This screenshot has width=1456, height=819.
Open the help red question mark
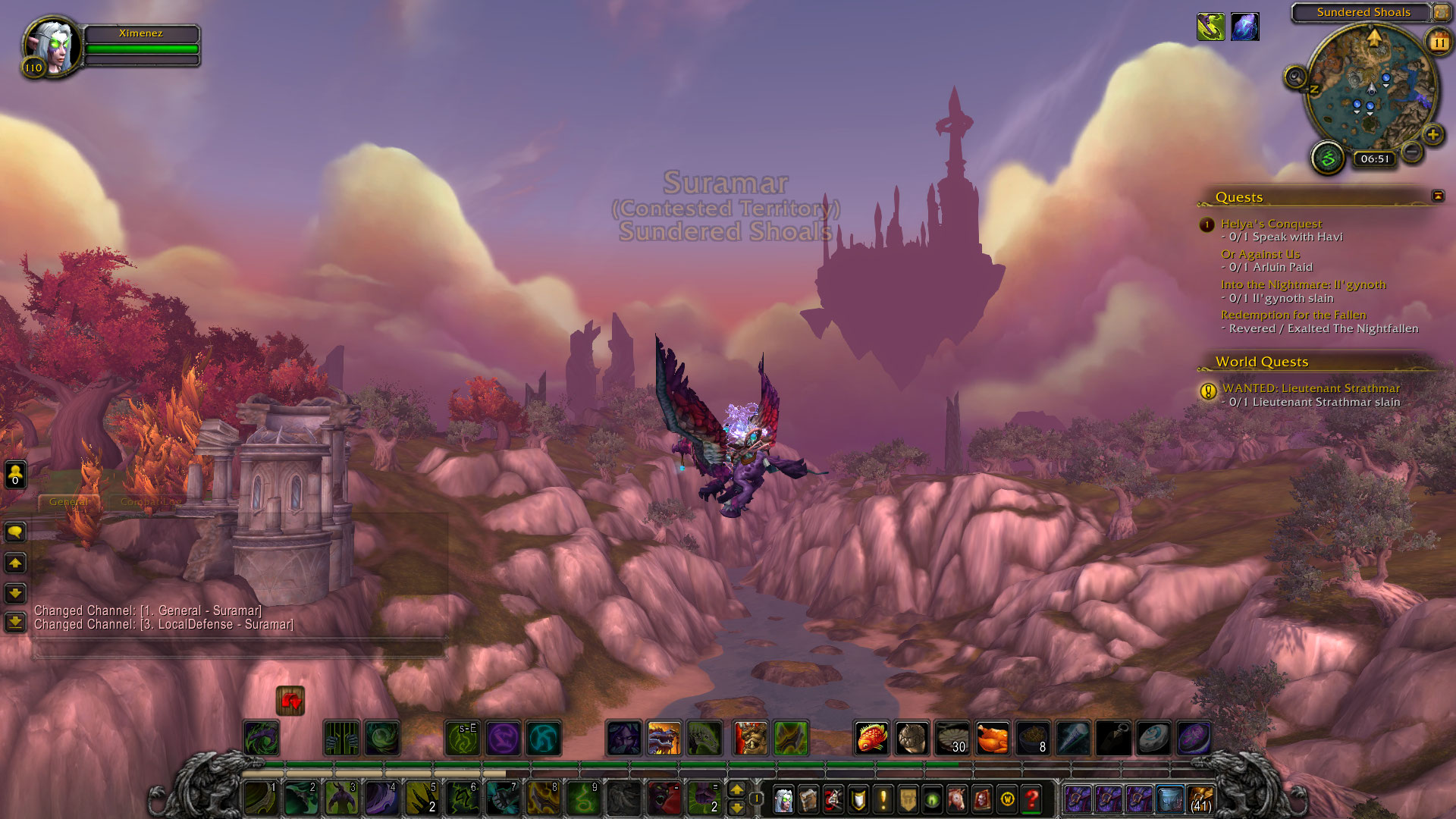[x=1031, y=799]
